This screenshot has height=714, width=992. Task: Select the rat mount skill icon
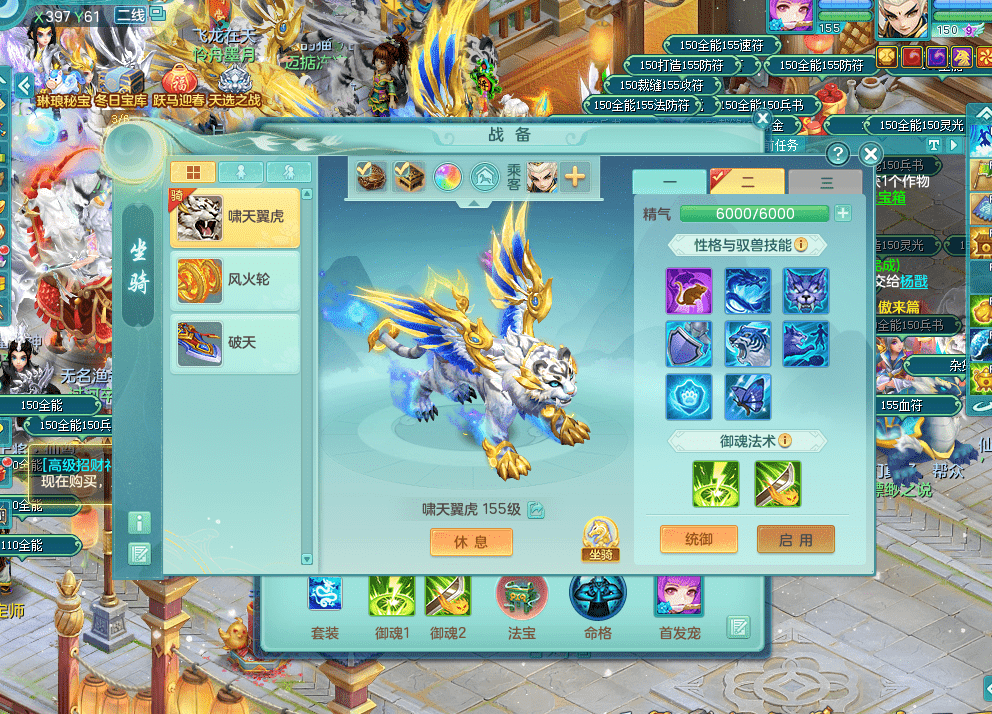(689, 290)
